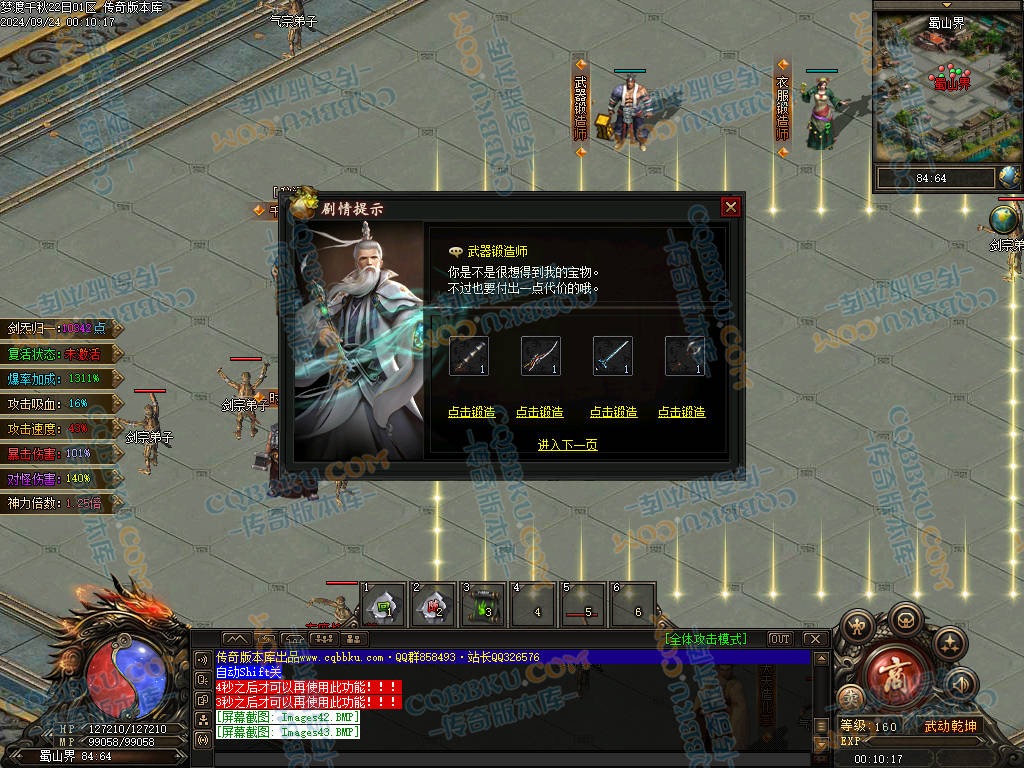Select the crescent axe weapon slot
Viewport: 1024px width, 768px height.
pos(685,356)
